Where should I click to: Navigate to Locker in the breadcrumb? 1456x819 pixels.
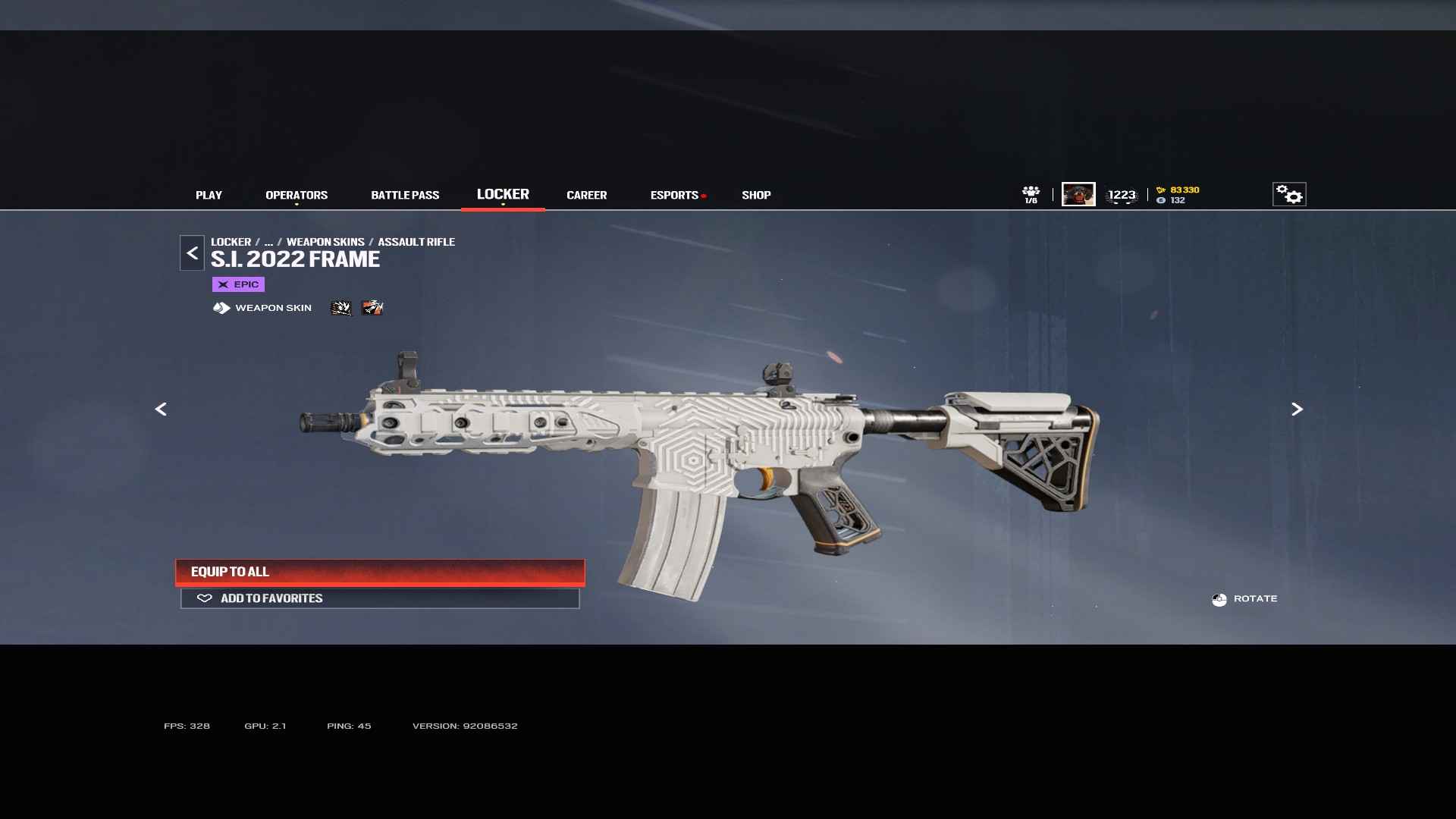(231, 242)
